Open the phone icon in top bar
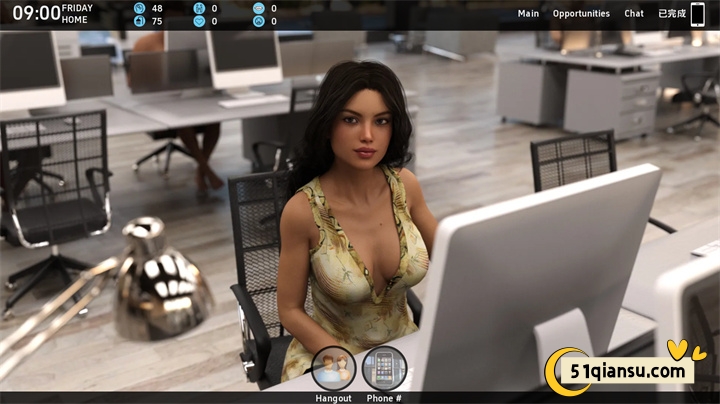The width and height of the screenshot is (720, 404). click(x=698, y=14)
